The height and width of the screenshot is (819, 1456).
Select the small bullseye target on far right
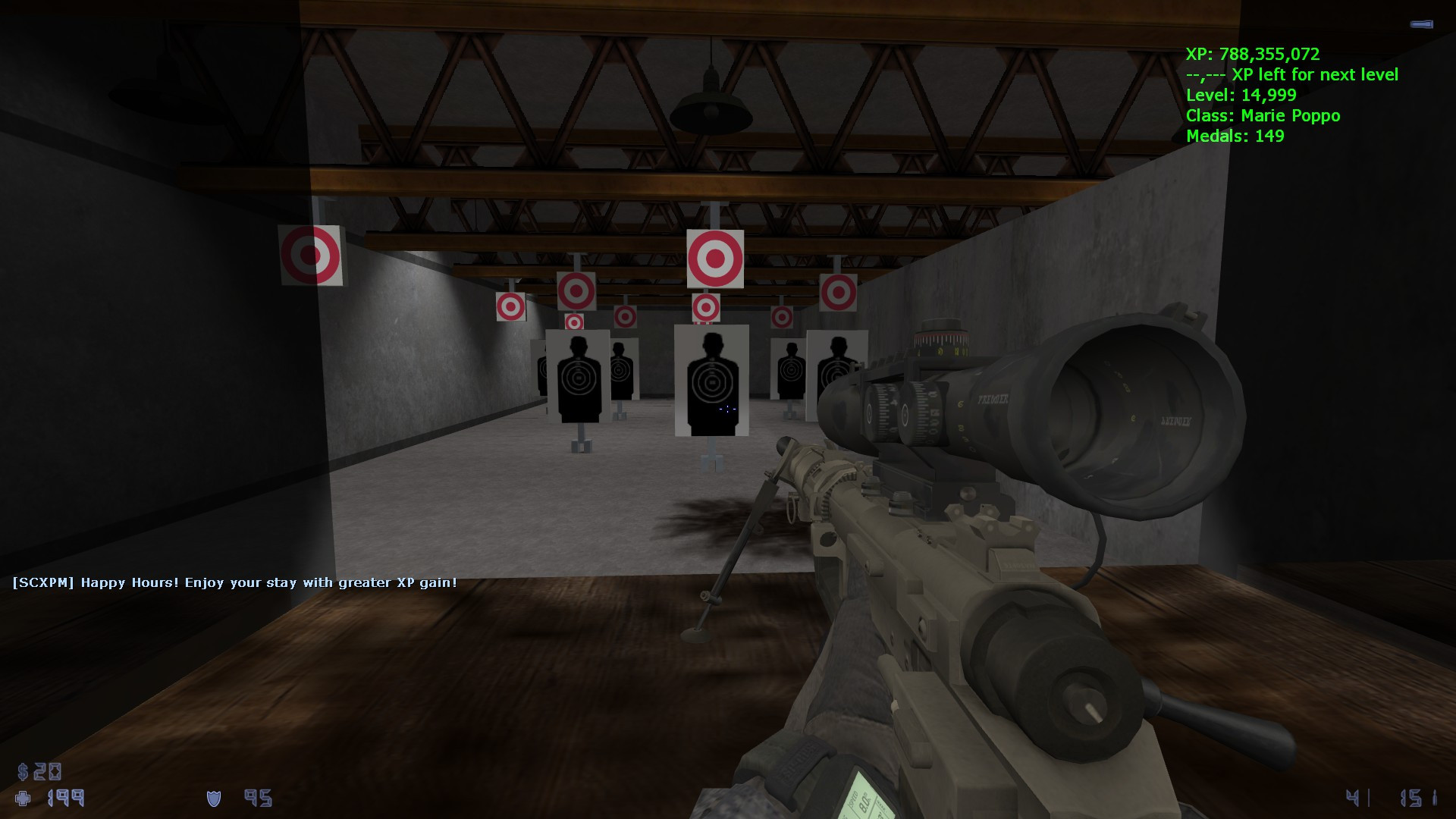[839, 293]
